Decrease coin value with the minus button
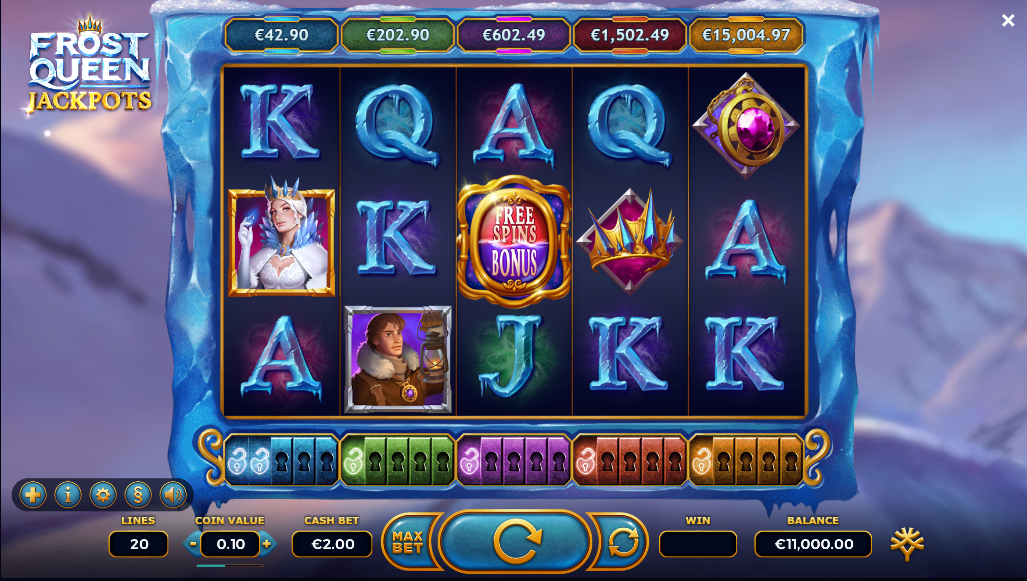1027x581 pixels. click(193, 544)
